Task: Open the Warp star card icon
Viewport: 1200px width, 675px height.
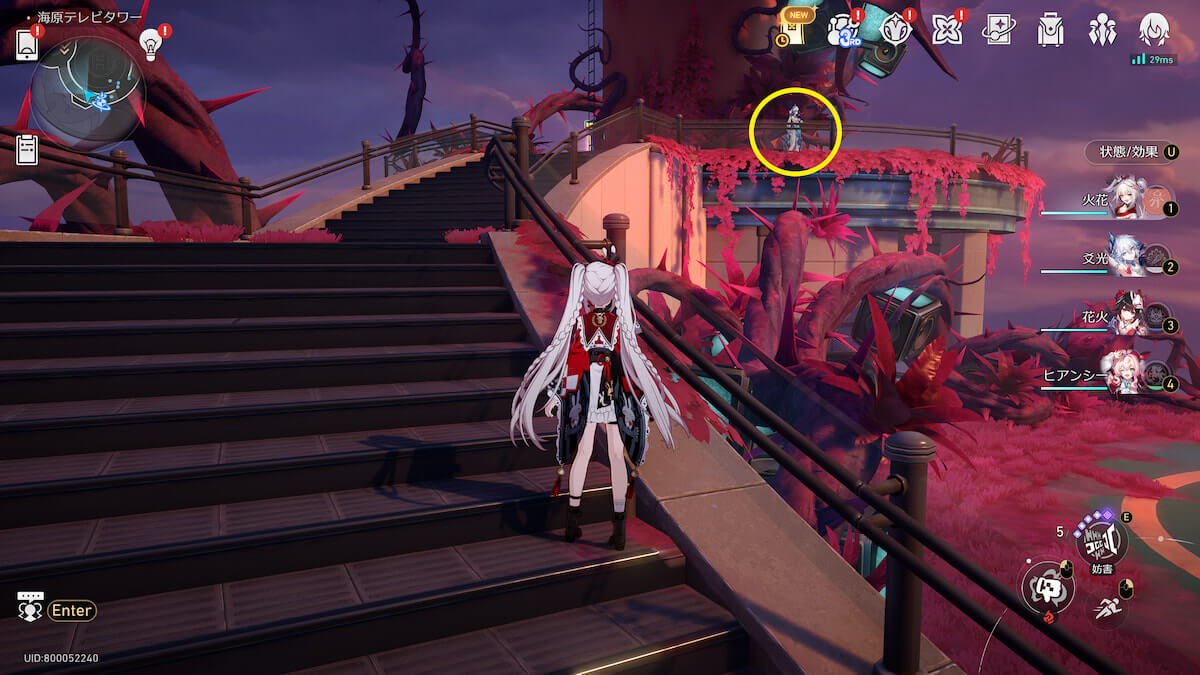Action: click(998, 30)
